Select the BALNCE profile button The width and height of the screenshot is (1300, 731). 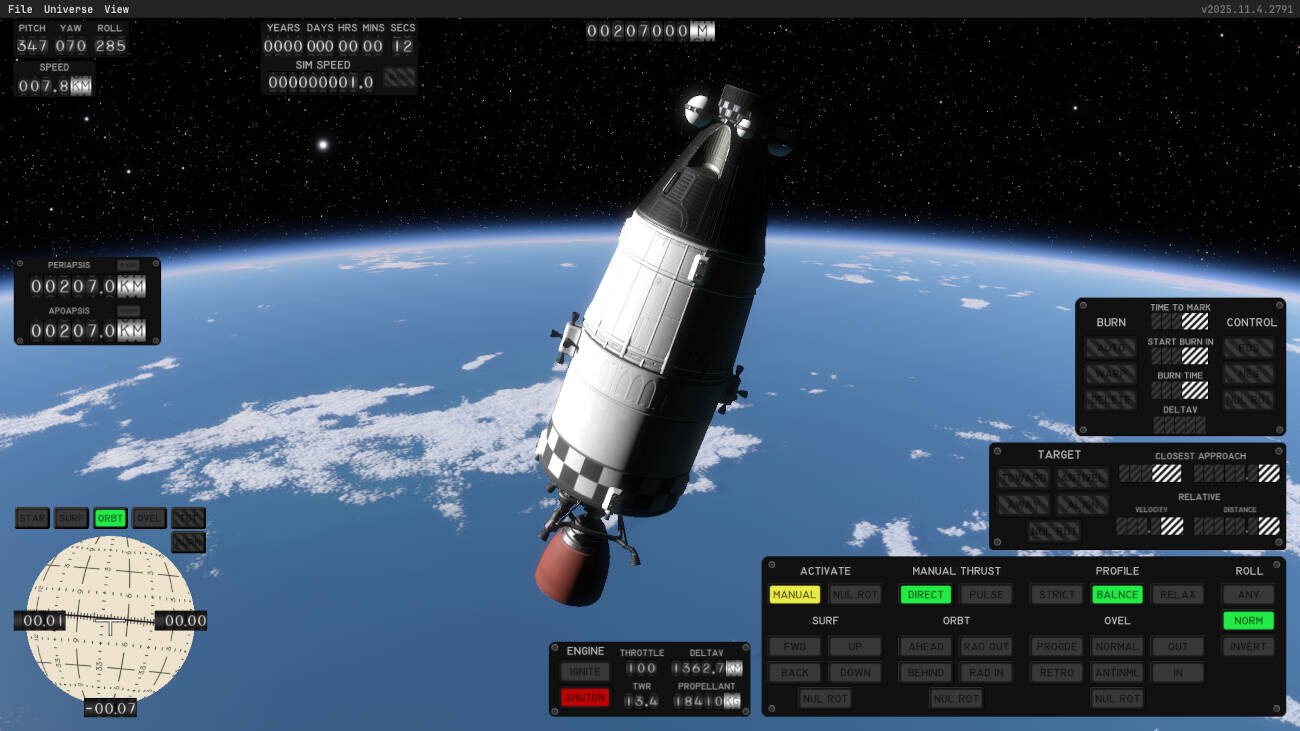click(x=1117, y=595)
